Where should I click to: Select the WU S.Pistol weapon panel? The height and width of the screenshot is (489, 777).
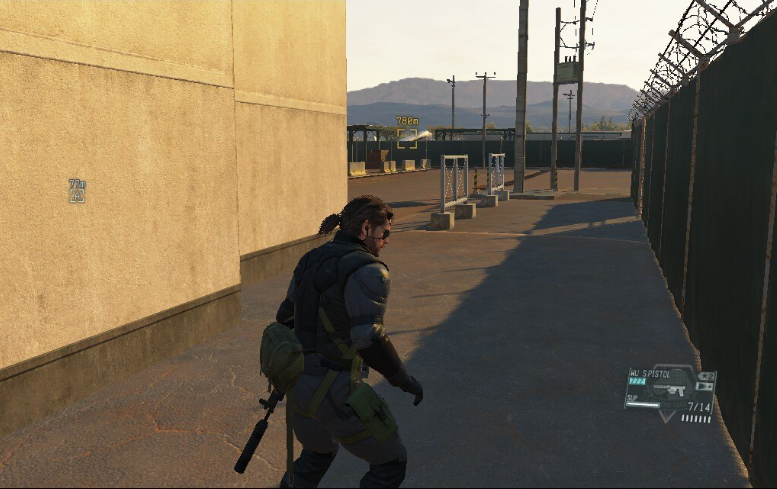coord(670,389)
